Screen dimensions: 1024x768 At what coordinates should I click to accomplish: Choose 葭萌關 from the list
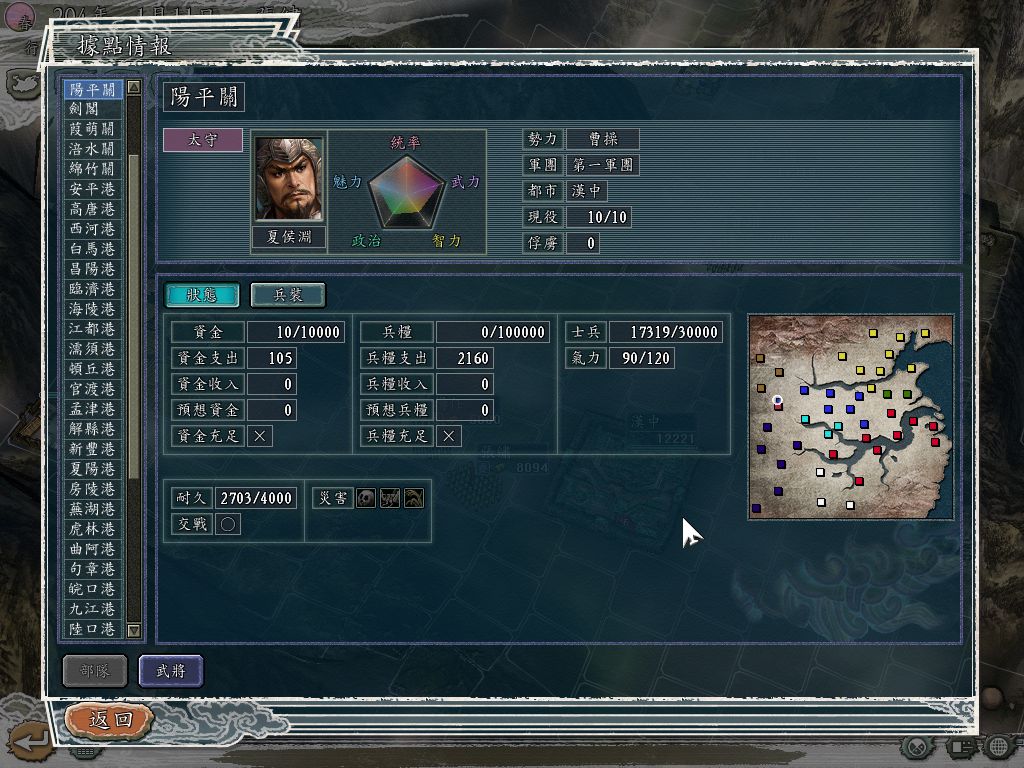click(92, 129)
